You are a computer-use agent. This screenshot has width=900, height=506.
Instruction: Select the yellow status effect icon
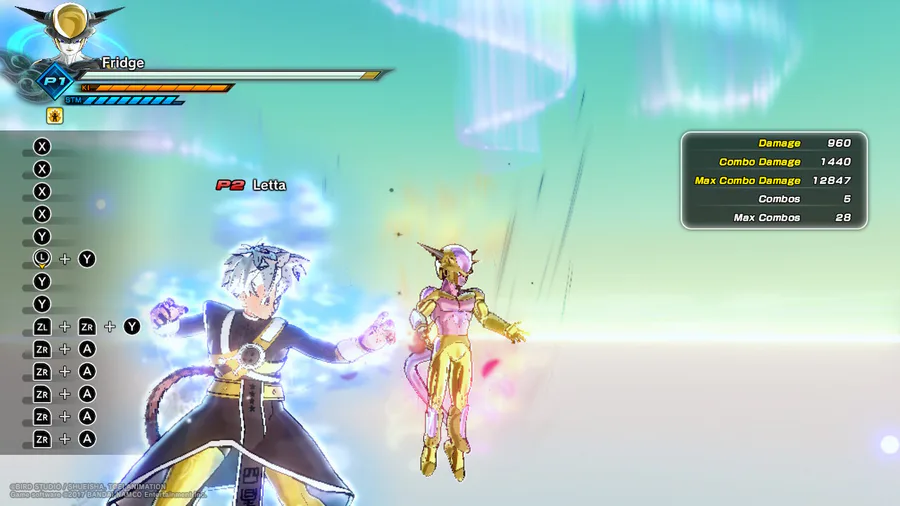pos(55,116)
